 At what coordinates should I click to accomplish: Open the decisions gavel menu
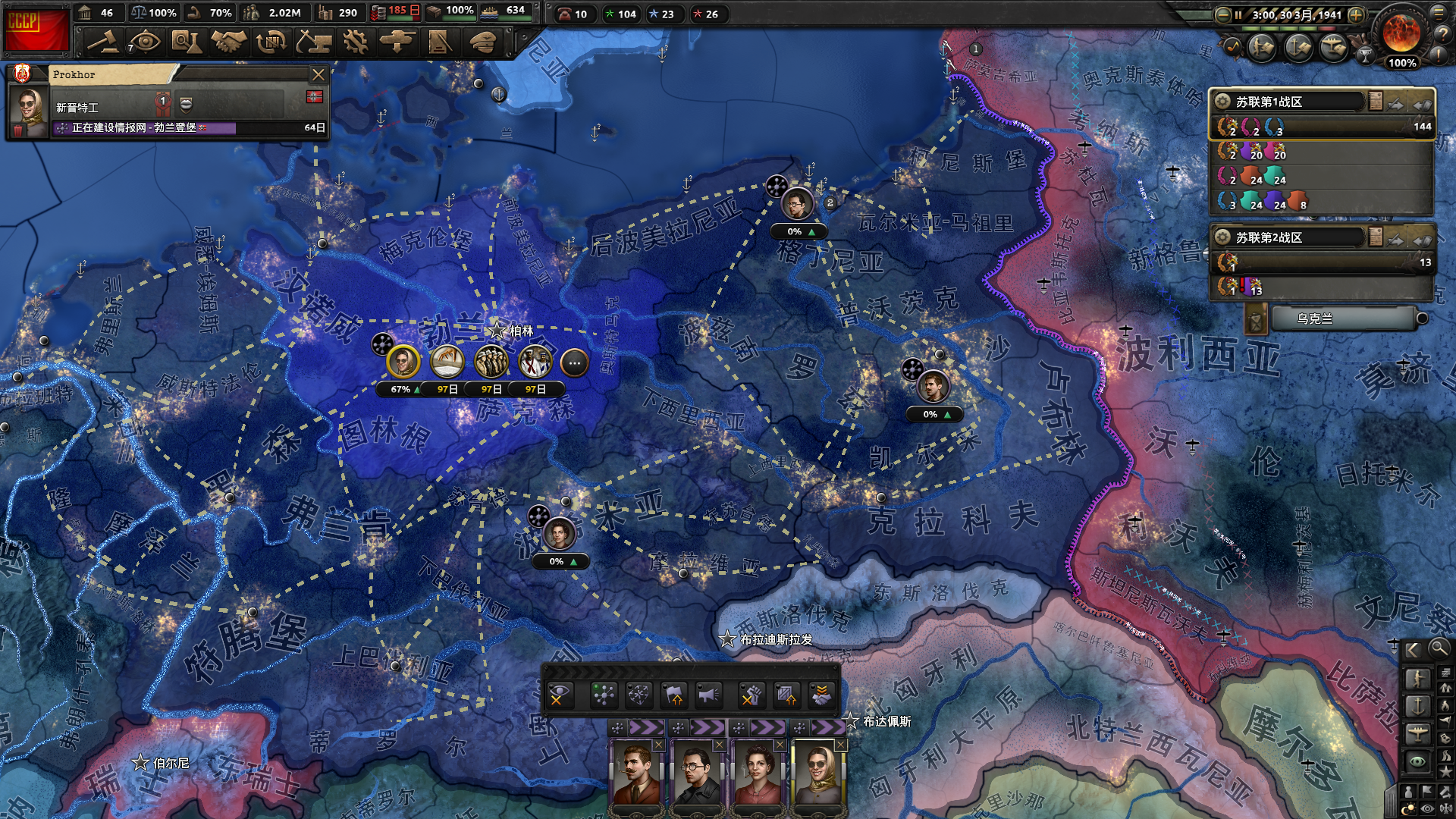(x=102, y=42)
